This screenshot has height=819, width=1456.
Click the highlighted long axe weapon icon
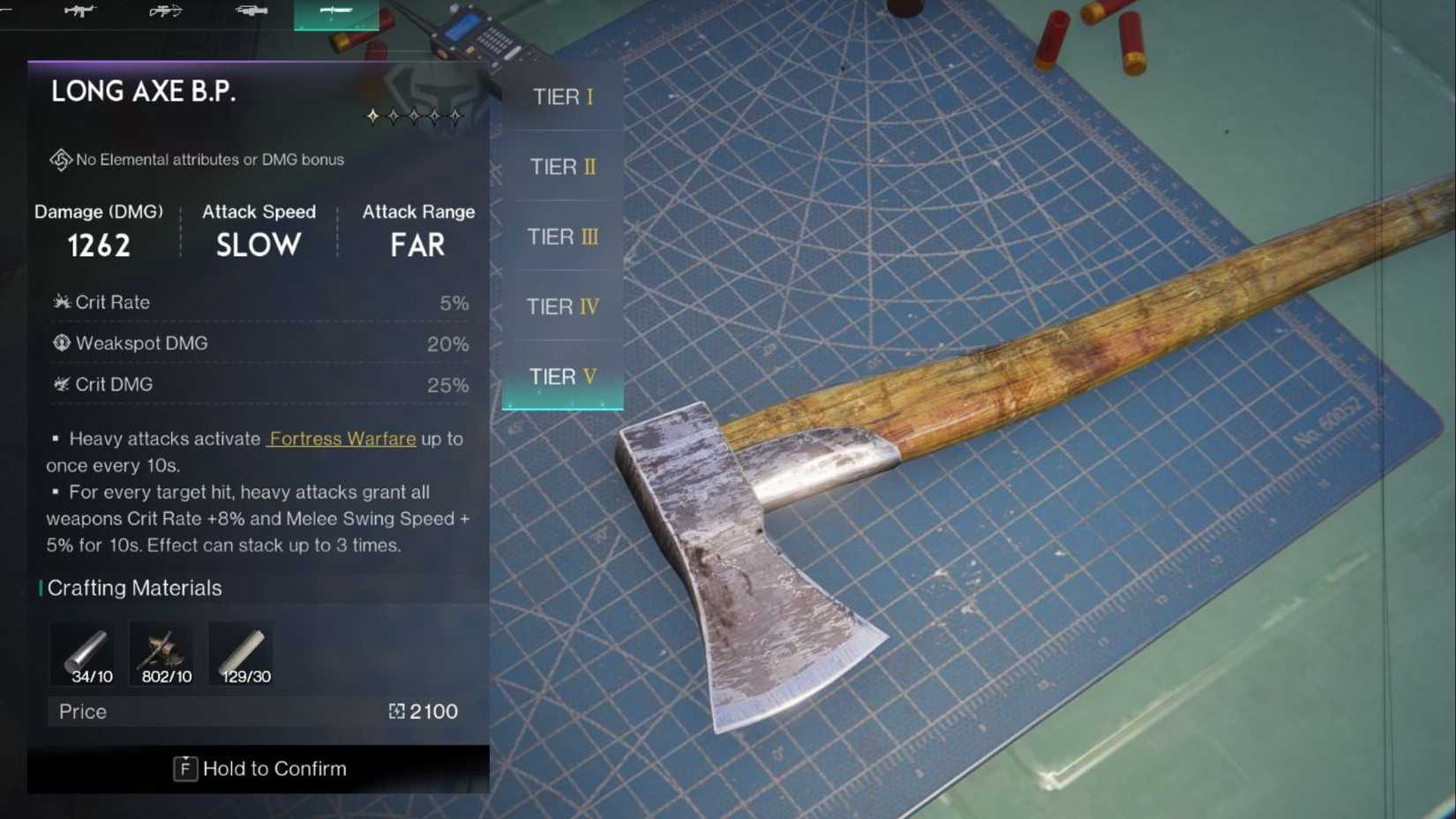pos(335,12)
